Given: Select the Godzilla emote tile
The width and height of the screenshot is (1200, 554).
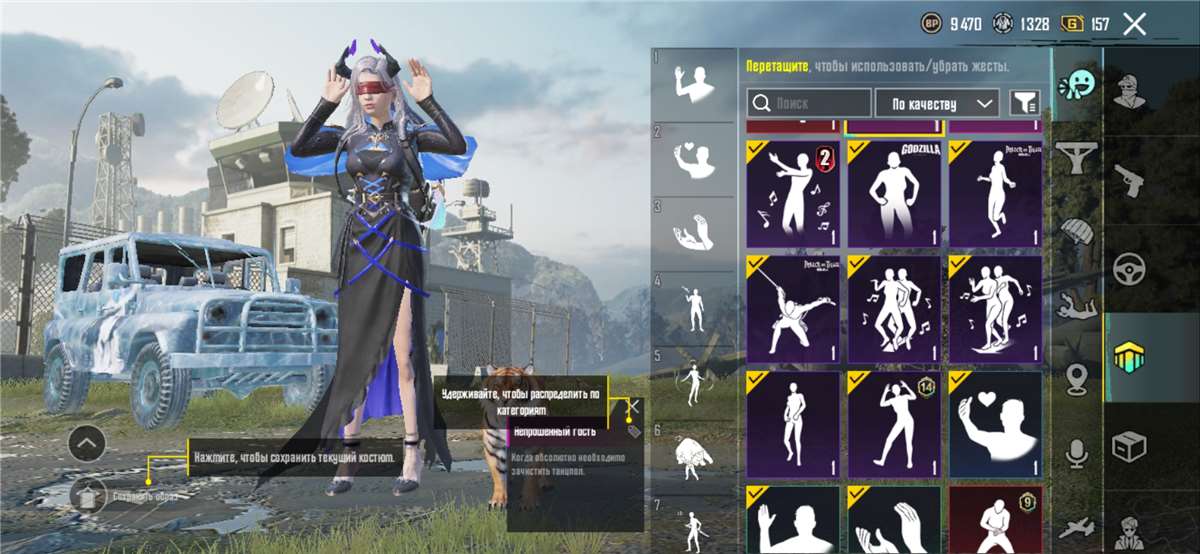Looking at the screenshot, I should tap(893, 194).
